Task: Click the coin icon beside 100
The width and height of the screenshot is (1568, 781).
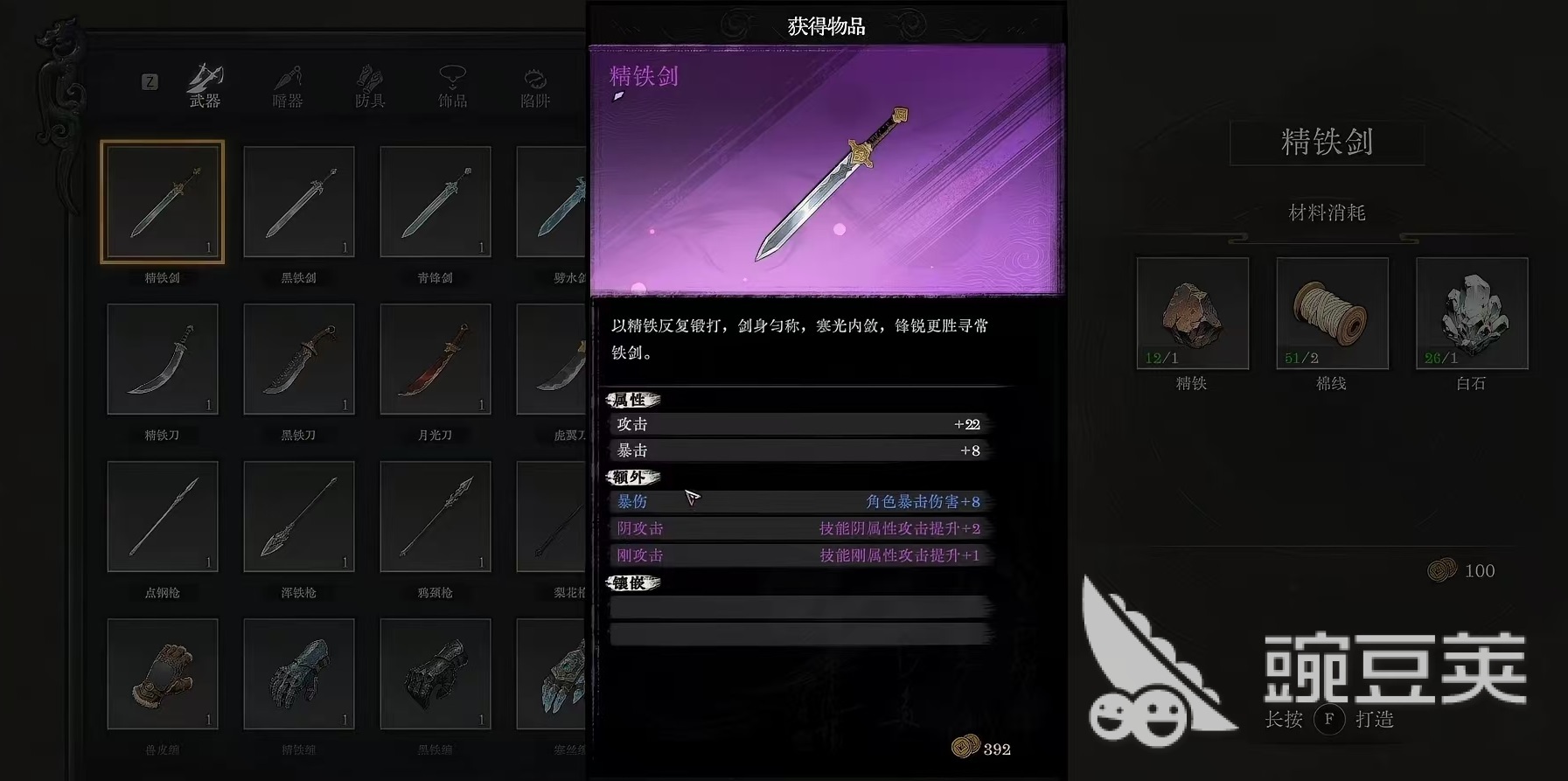Action: pos(1443,570)
